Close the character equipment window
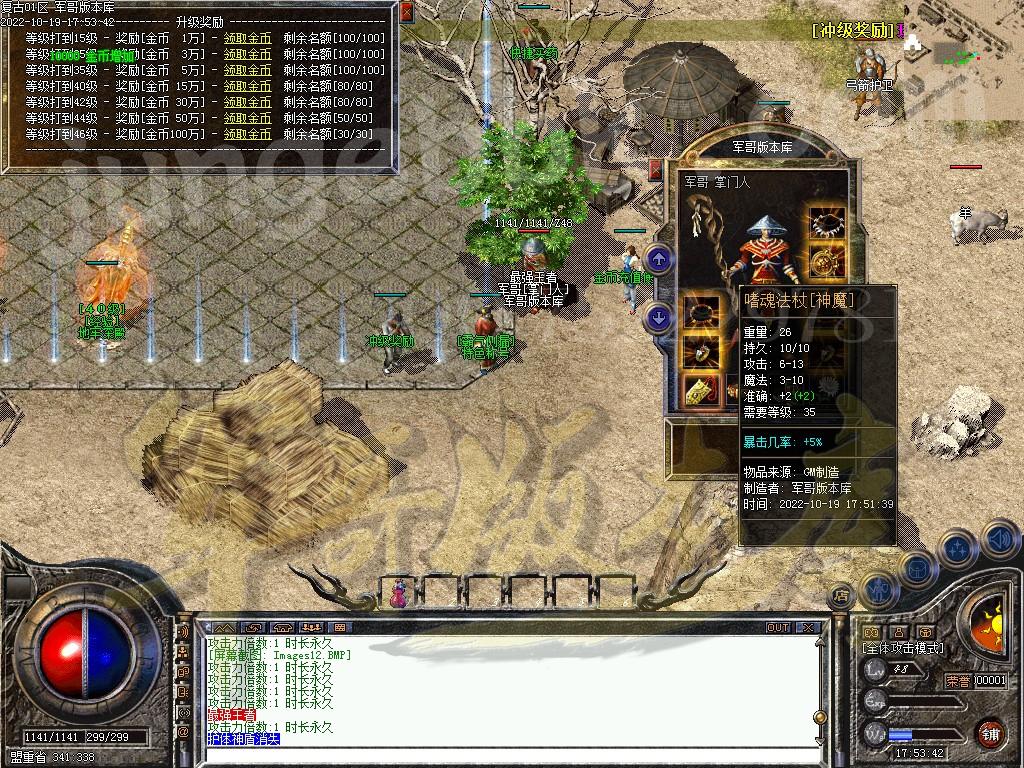1024x768 pixels. (655, 169)
